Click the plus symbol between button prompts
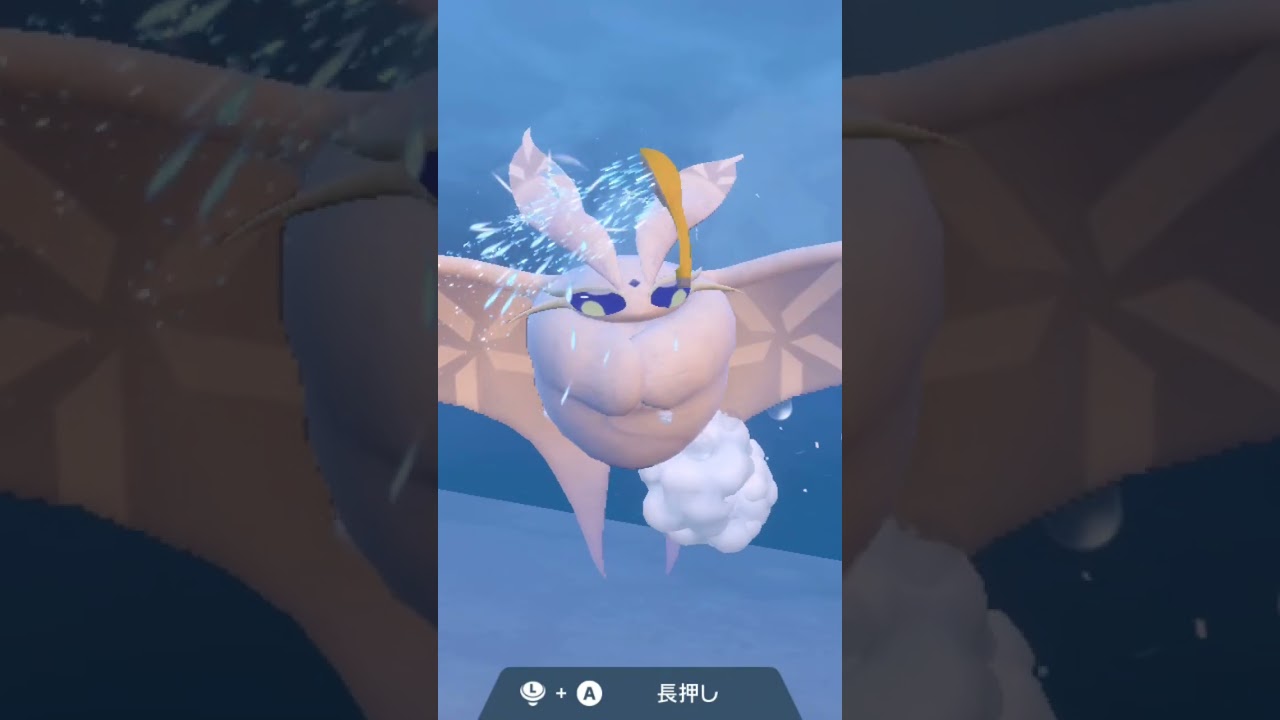Screen dimensions: 1280x720 [x=560, y=694]
